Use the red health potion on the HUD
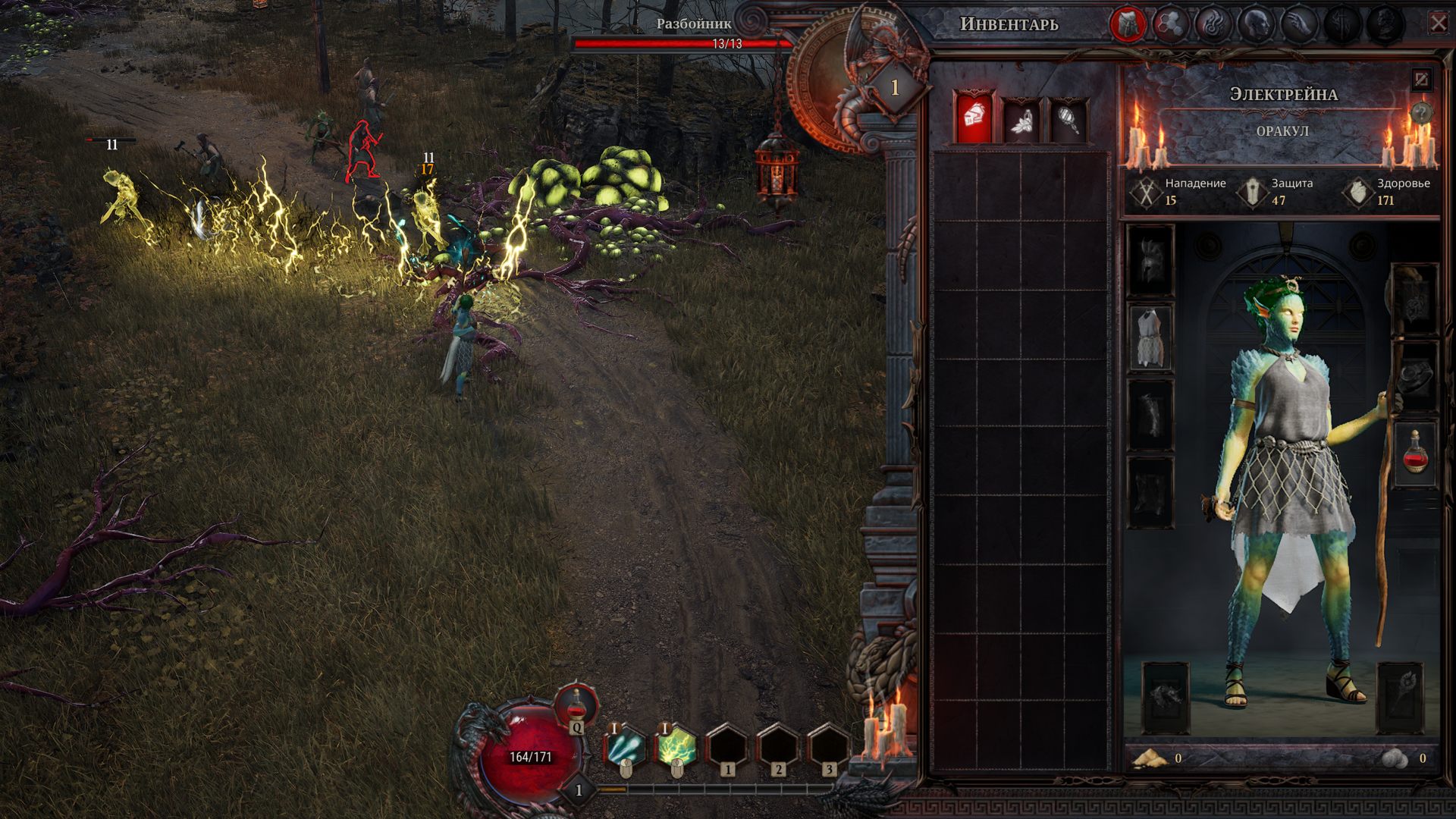Screen dimensions: 1456x819 tap(577, 708)
